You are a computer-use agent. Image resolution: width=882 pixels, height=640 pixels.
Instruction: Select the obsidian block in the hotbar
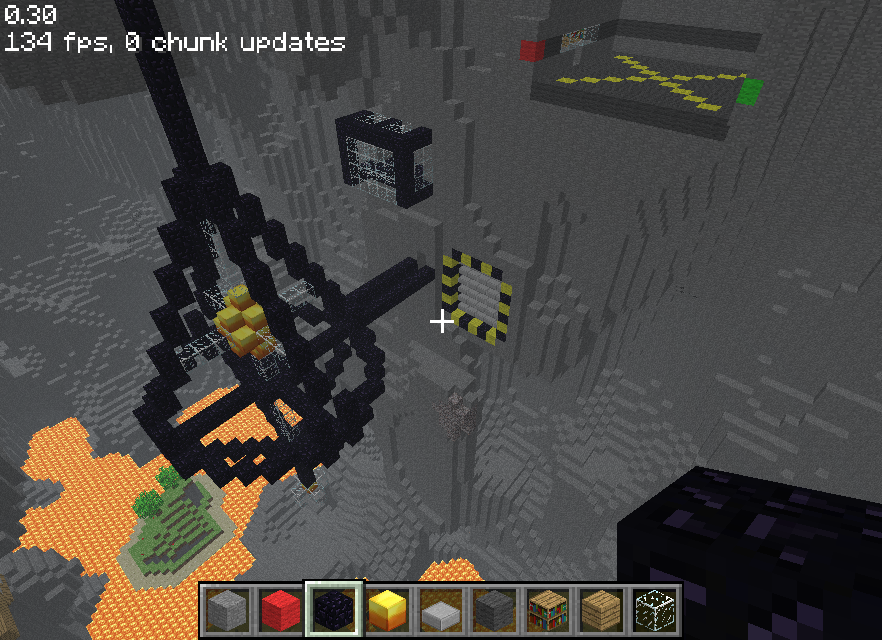click(x=332, y=609)
